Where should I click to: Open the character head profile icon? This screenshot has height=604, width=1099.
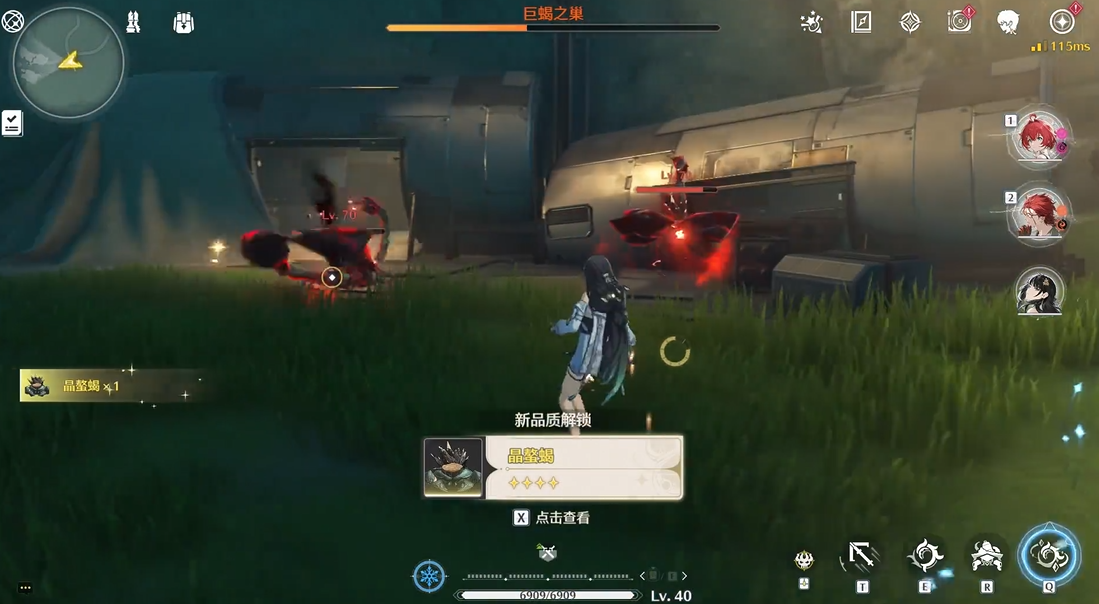[x=1008, y=22]
